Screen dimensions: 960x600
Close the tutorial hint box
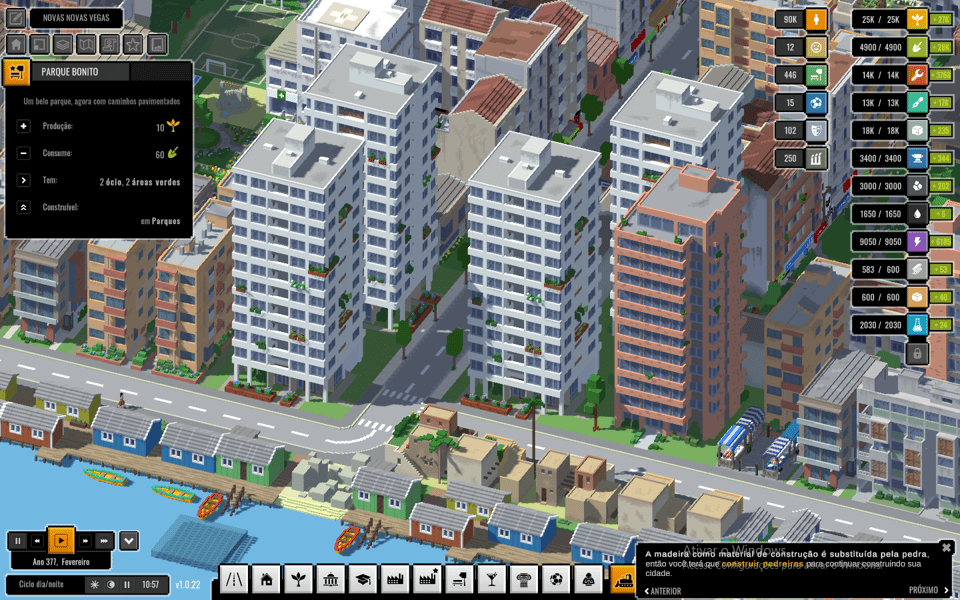coord(946,548)
